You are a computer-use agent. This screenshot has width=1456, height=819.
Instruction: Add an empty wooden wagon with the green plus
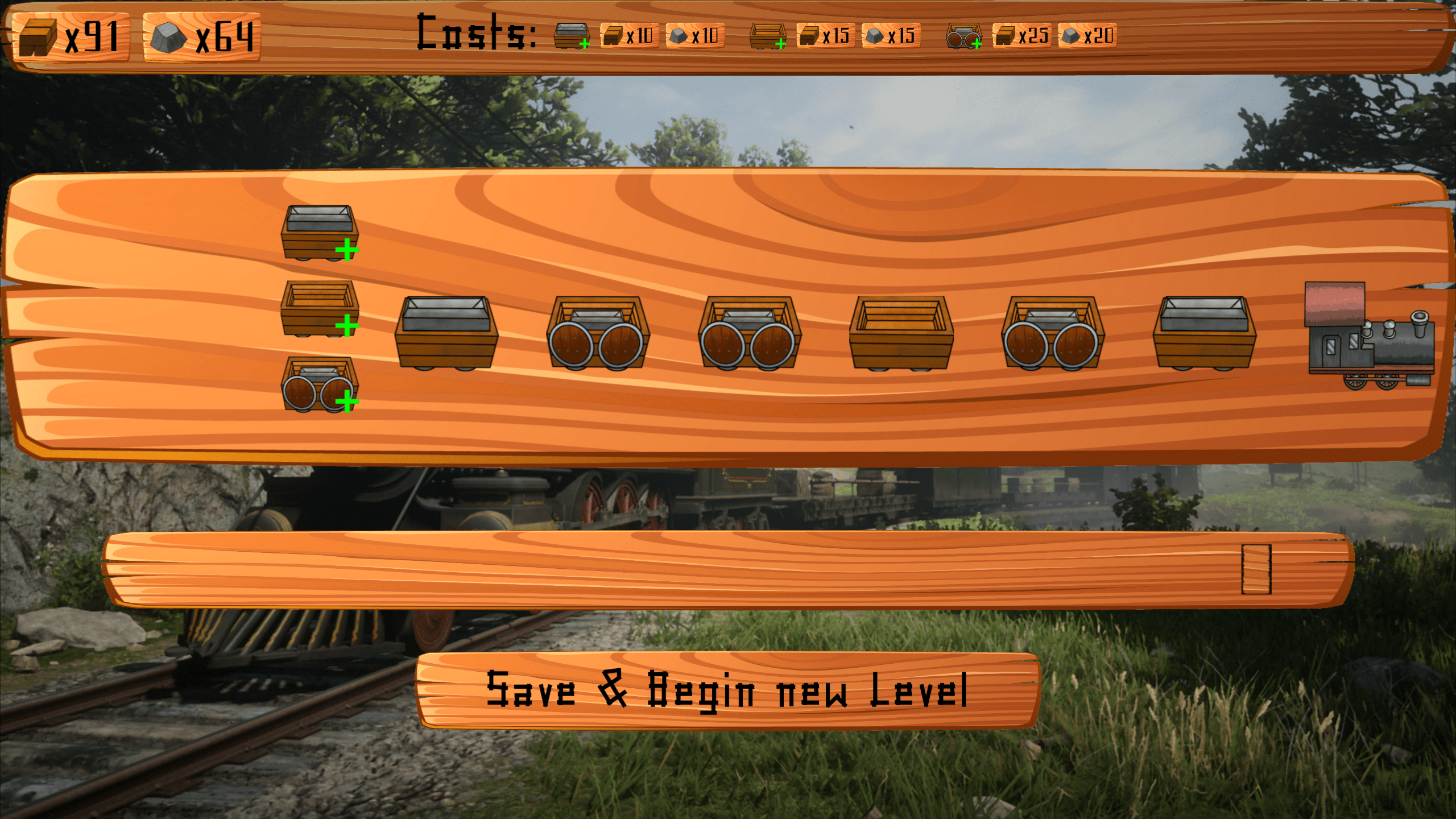click(320, 309)
